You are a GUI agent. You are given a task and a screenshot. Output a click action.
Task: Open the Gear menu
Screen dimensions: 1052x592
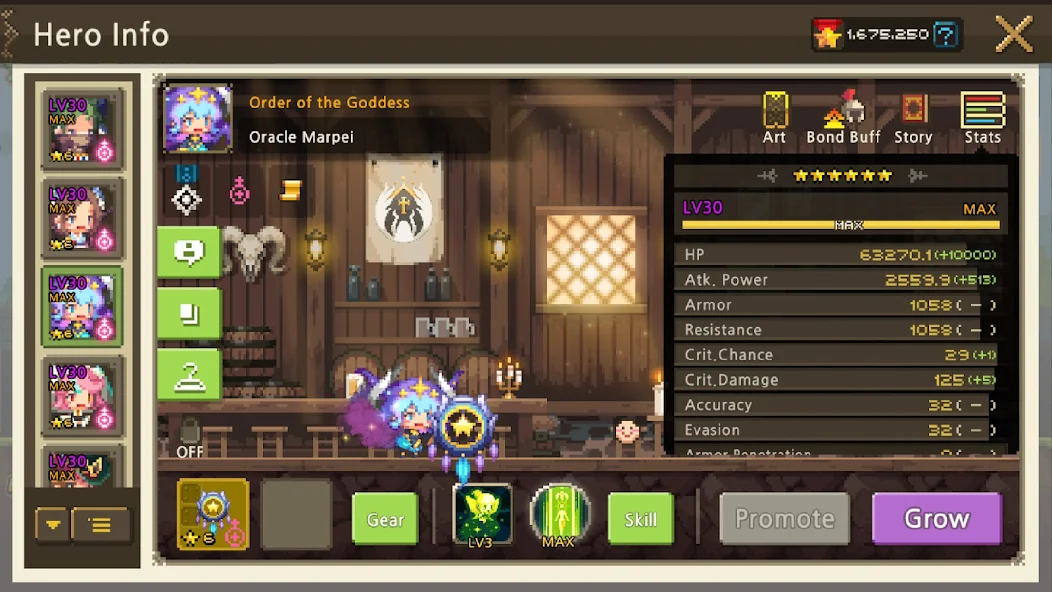[385, 519]
